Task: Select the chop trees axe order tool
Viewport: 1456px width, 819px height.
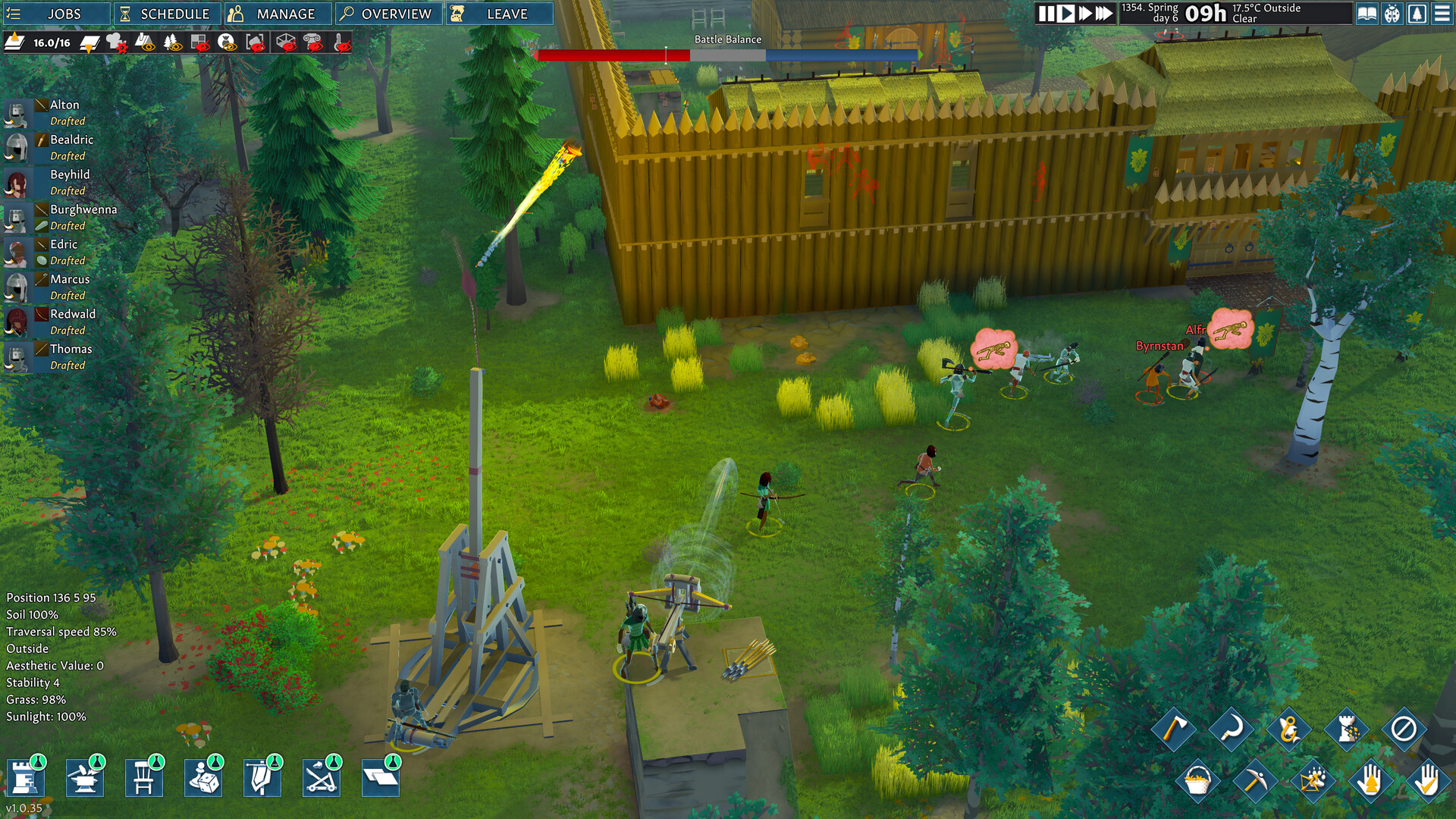Action: pyautogui.click(x=1178, y=728)
